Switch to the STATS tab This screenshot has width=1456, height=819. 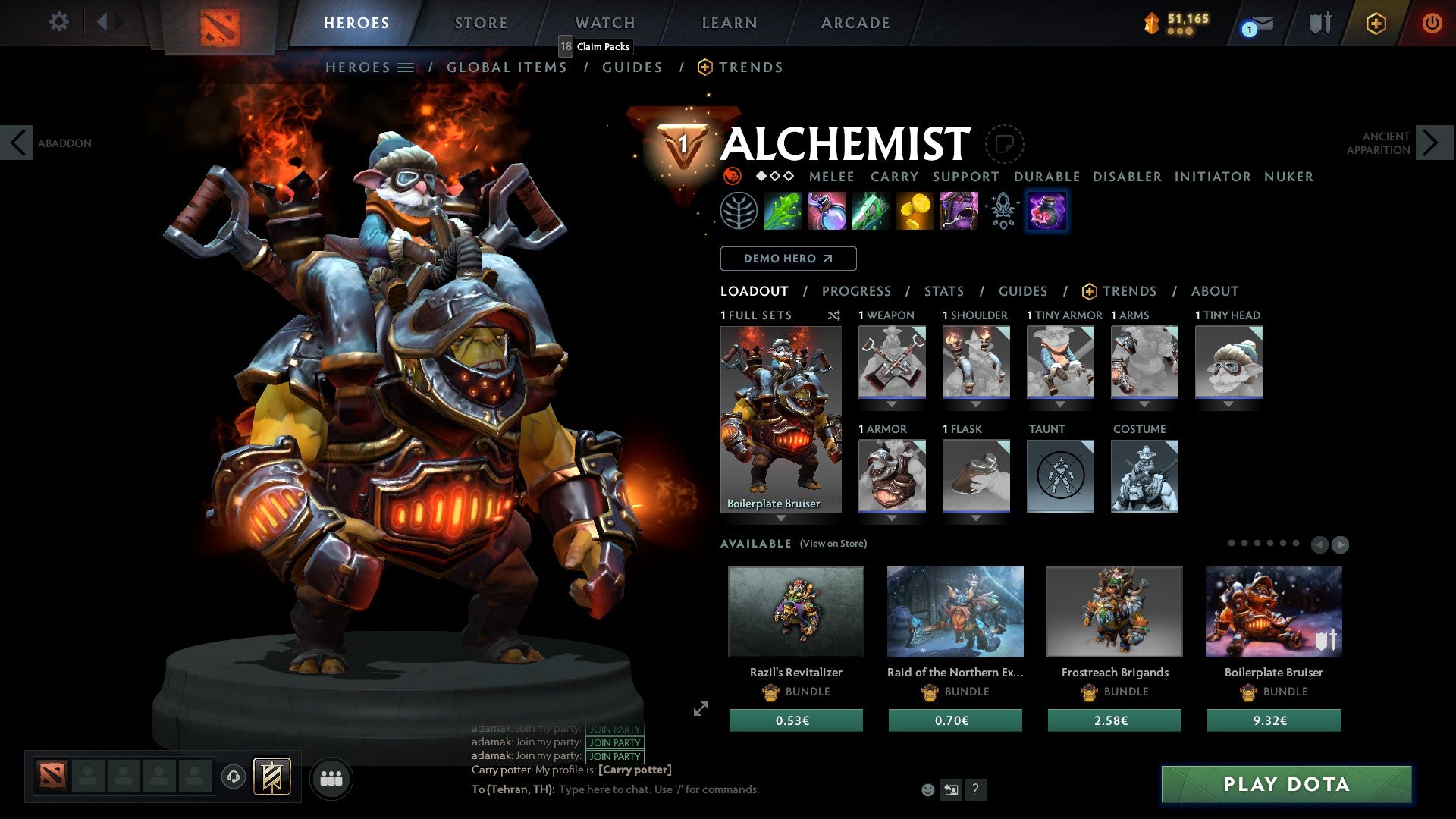point(943,290)
